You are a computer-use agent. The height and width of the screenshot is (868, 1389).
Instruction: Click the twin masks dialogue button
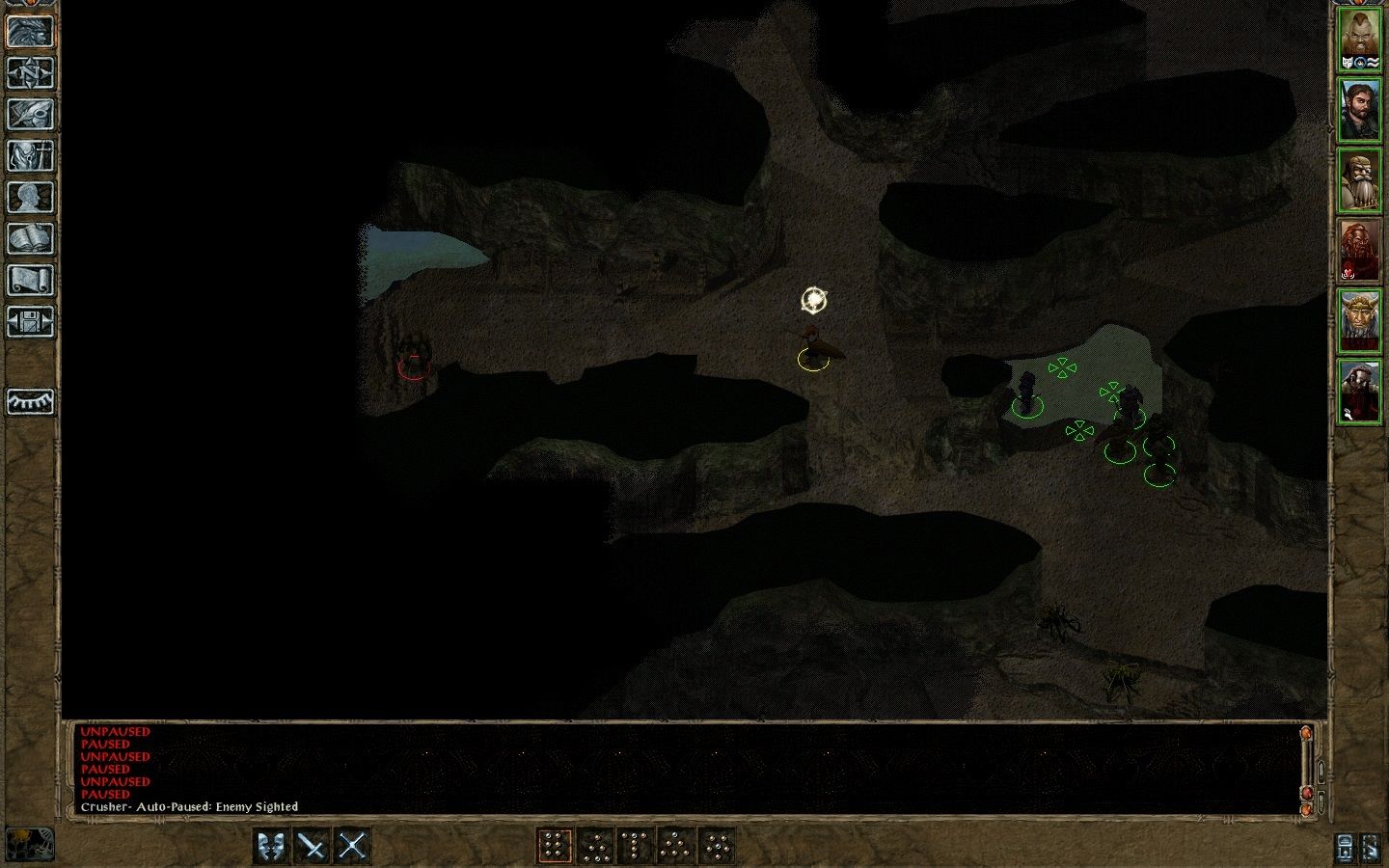pos(272,846)
